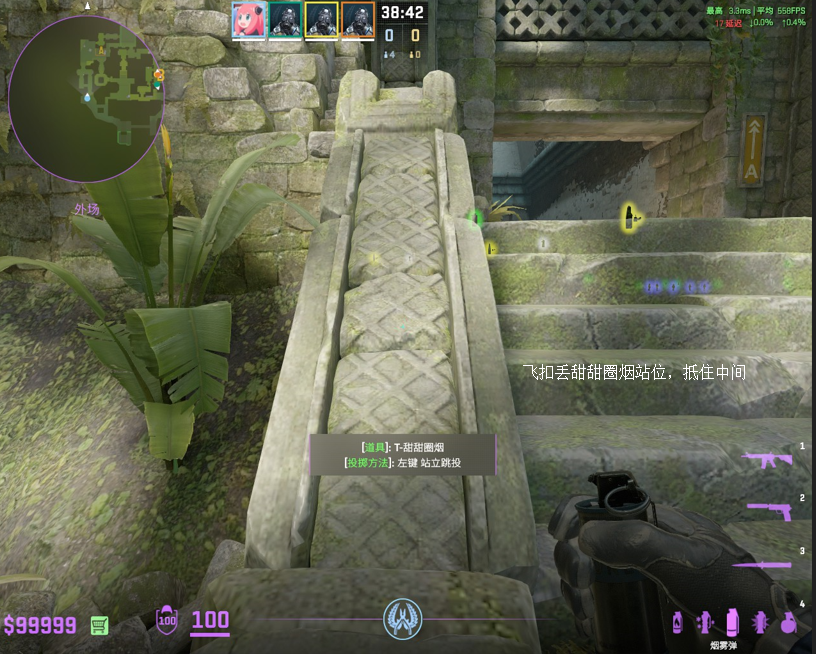
Task: Select the green-bordered teammate portrait
Action: point(285,20)
